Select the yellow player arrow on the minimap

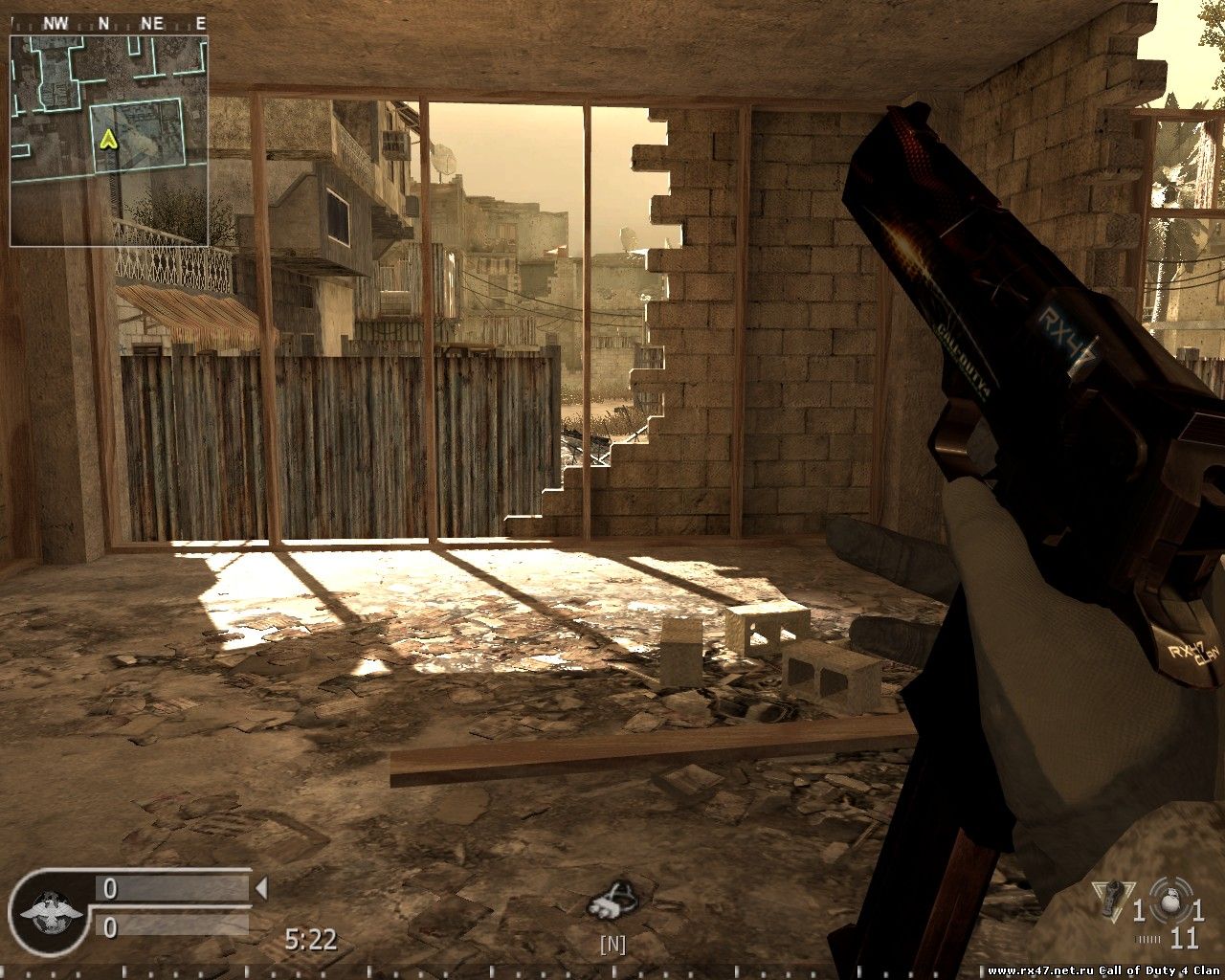pos(108,140)
